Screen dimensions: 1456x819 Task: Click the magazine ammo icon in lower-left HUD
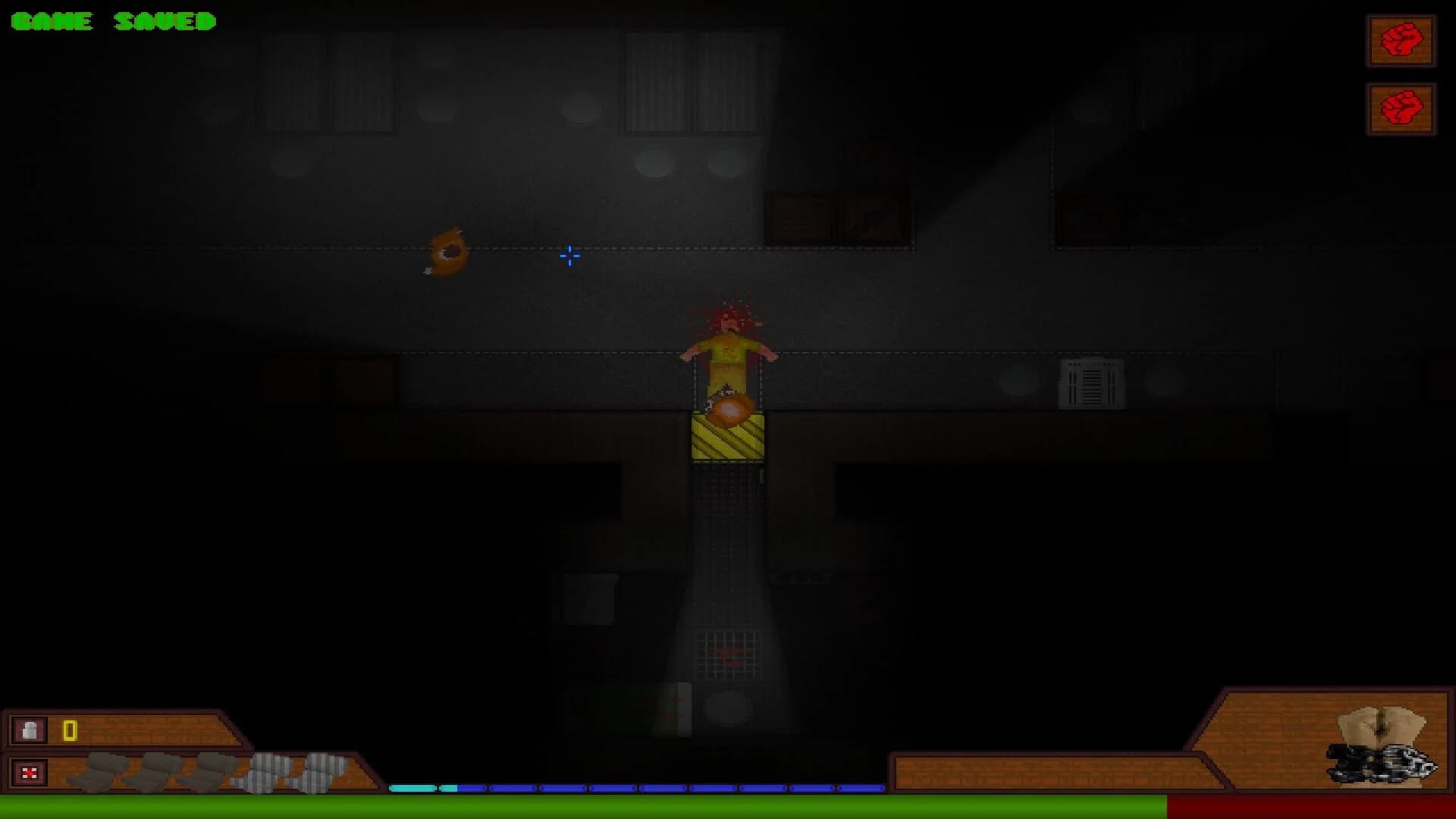(29, 730)
